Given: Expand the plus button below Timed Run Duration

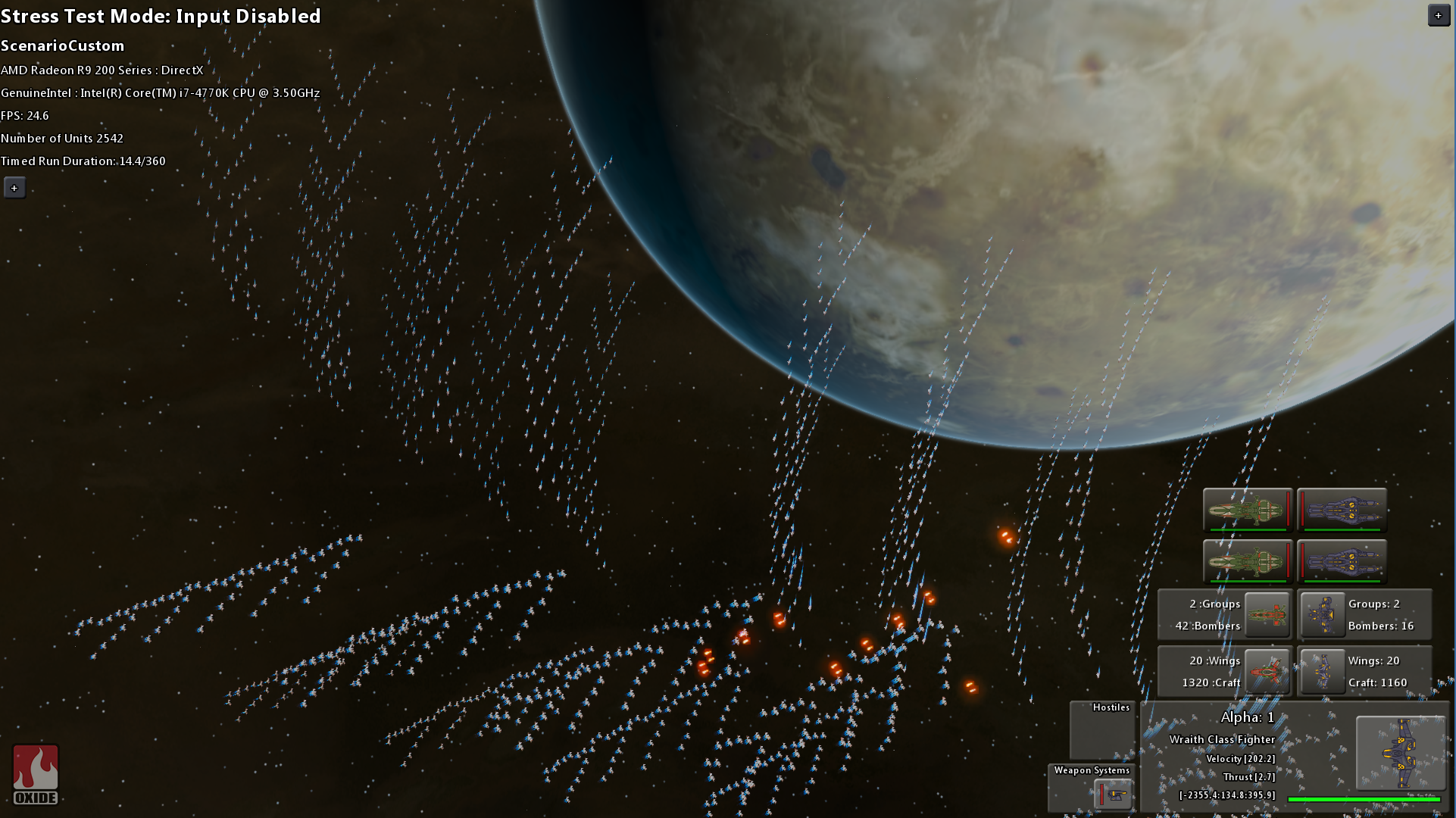Looking at the screenshot, I should (14, 187).
